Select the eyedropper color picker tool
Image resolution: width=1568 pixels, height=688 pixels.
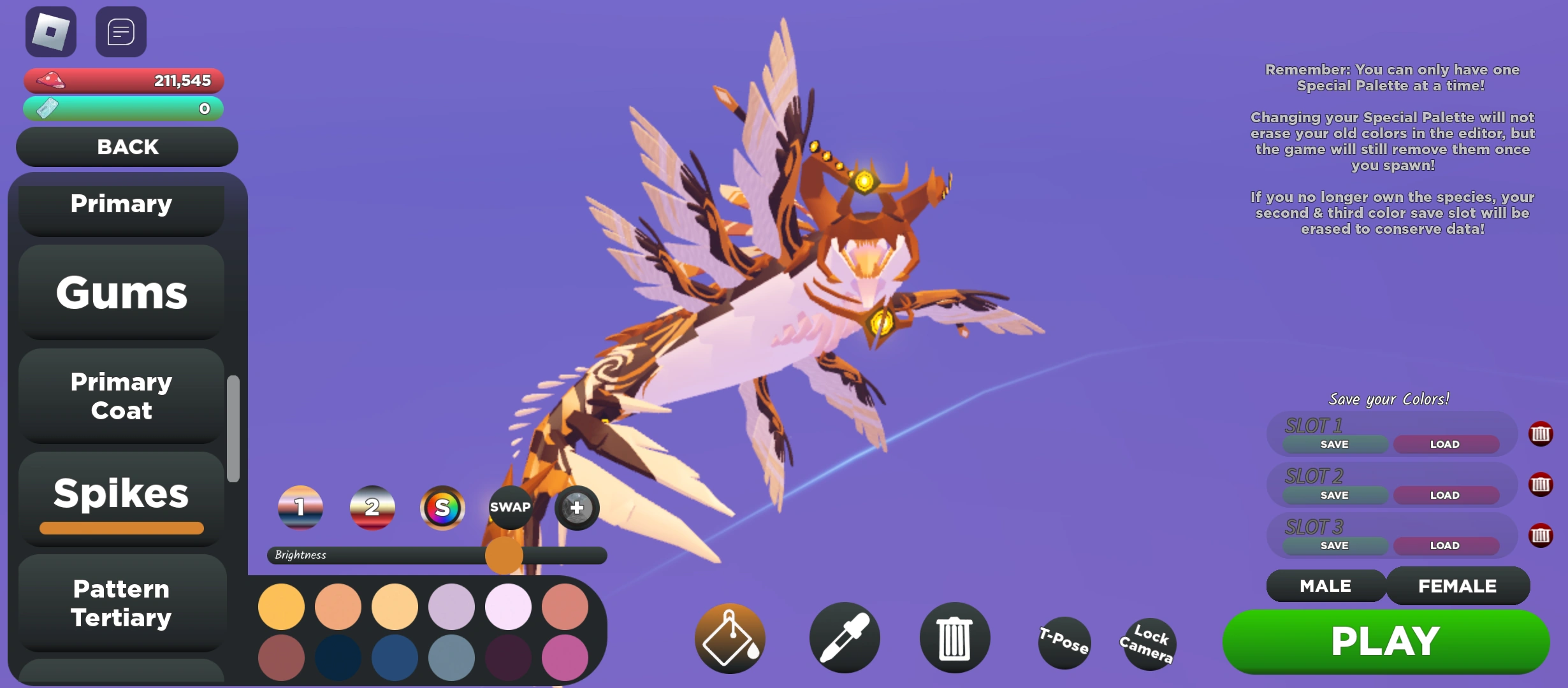844,637
